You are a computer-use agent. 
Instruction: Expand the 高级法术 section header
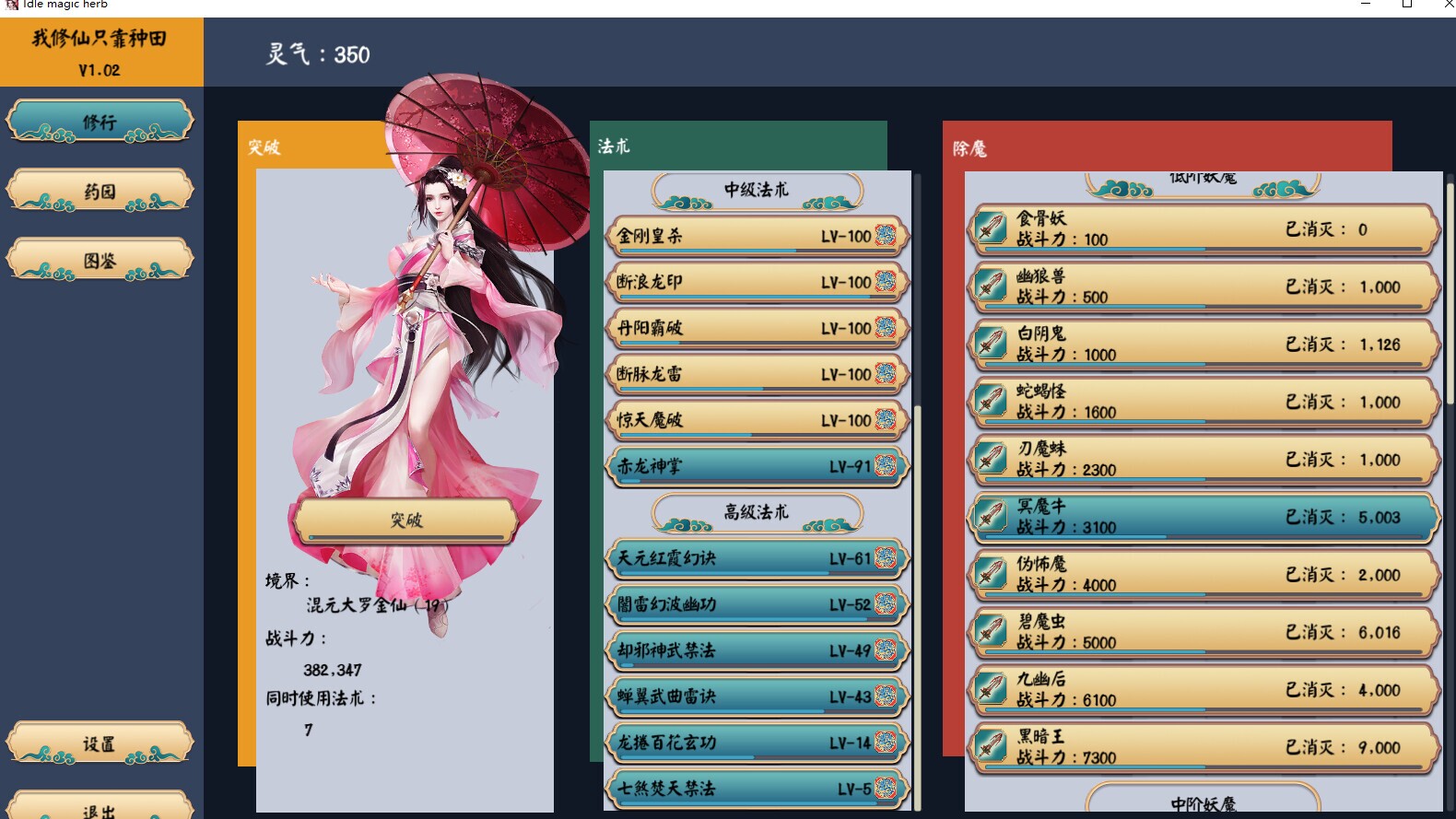[x=756, y=514]
